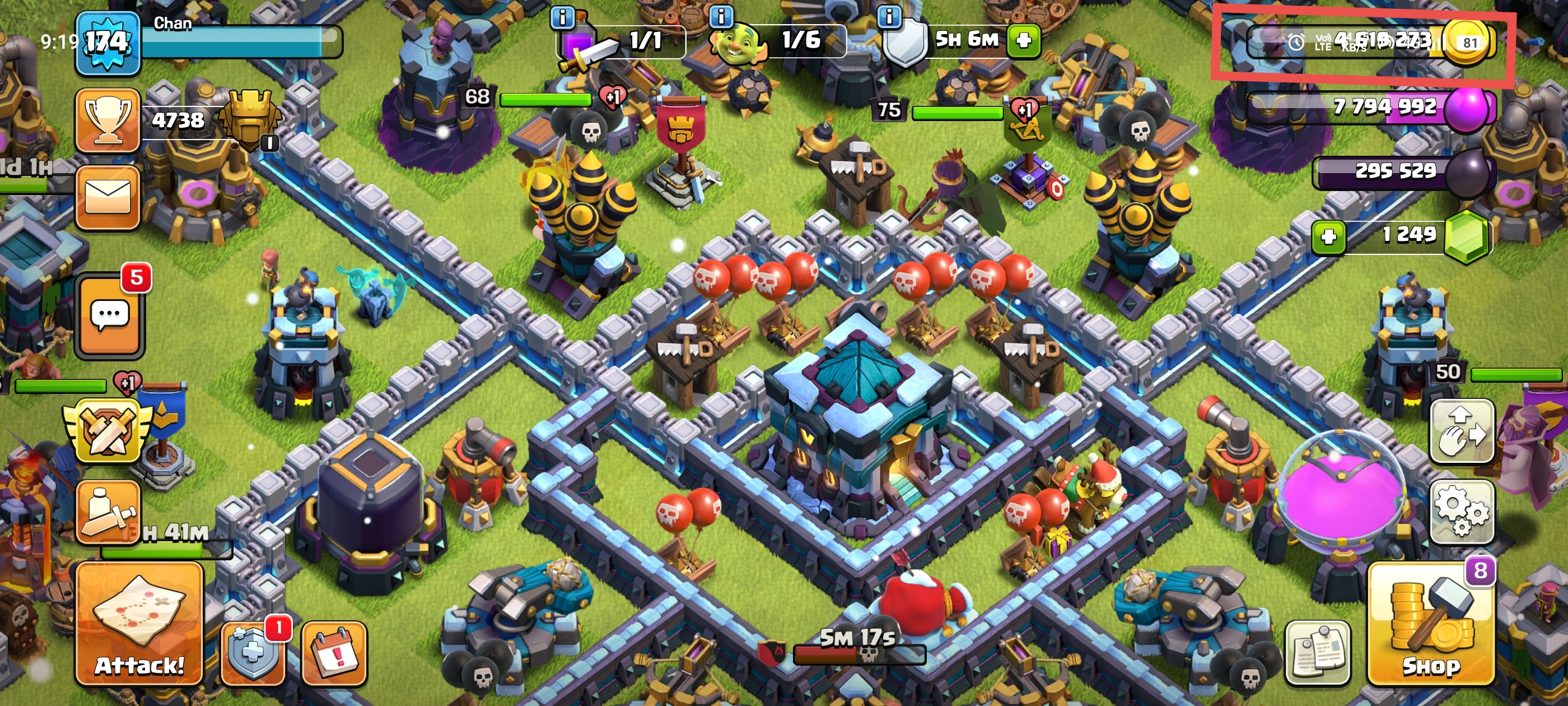
Task: Open the shield plus button with notification
Action: click(253, 653)
